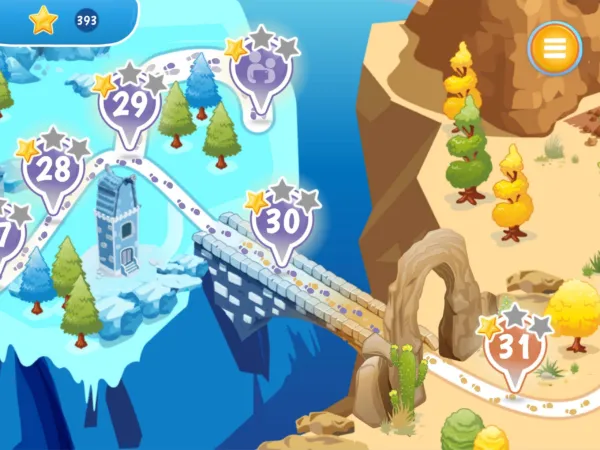
Task: Open the orange hamburger menu button
Action: point(555,47)
